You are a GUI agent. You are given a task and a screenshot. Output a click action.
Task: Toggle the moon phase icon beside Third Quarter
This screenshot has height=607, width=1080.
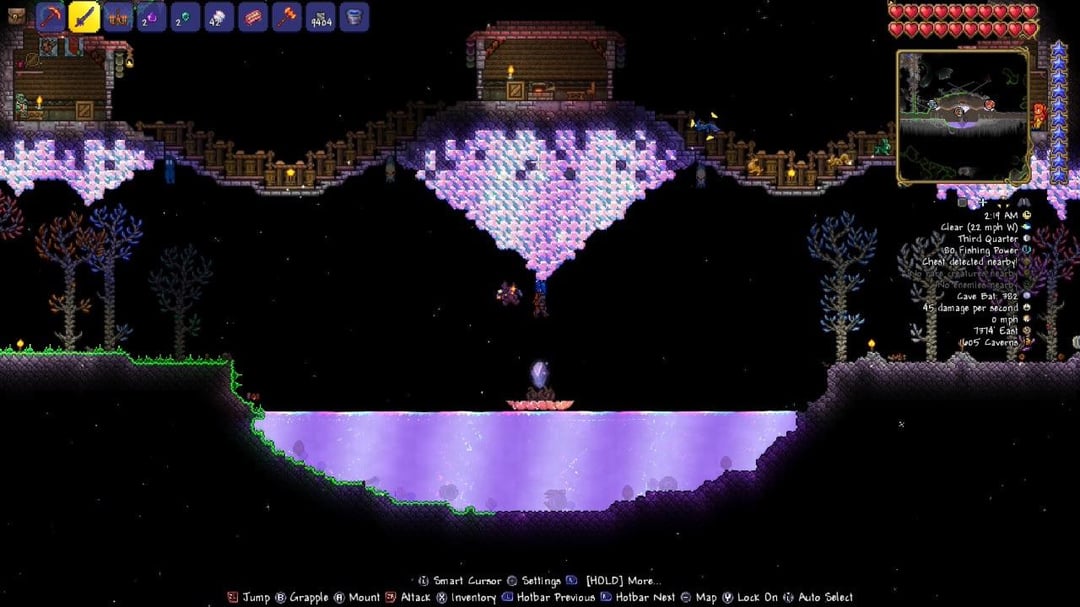click(x=1027, y=239)
